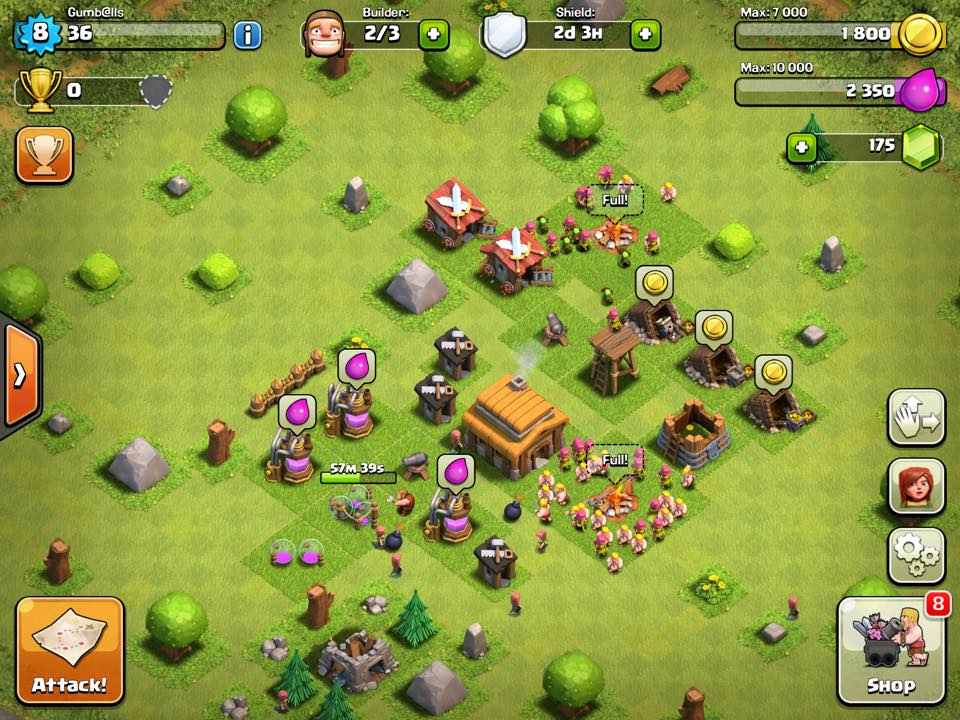Buy gems with the green plus button
This screenshot has height=720, width=960.
point(801,148)
